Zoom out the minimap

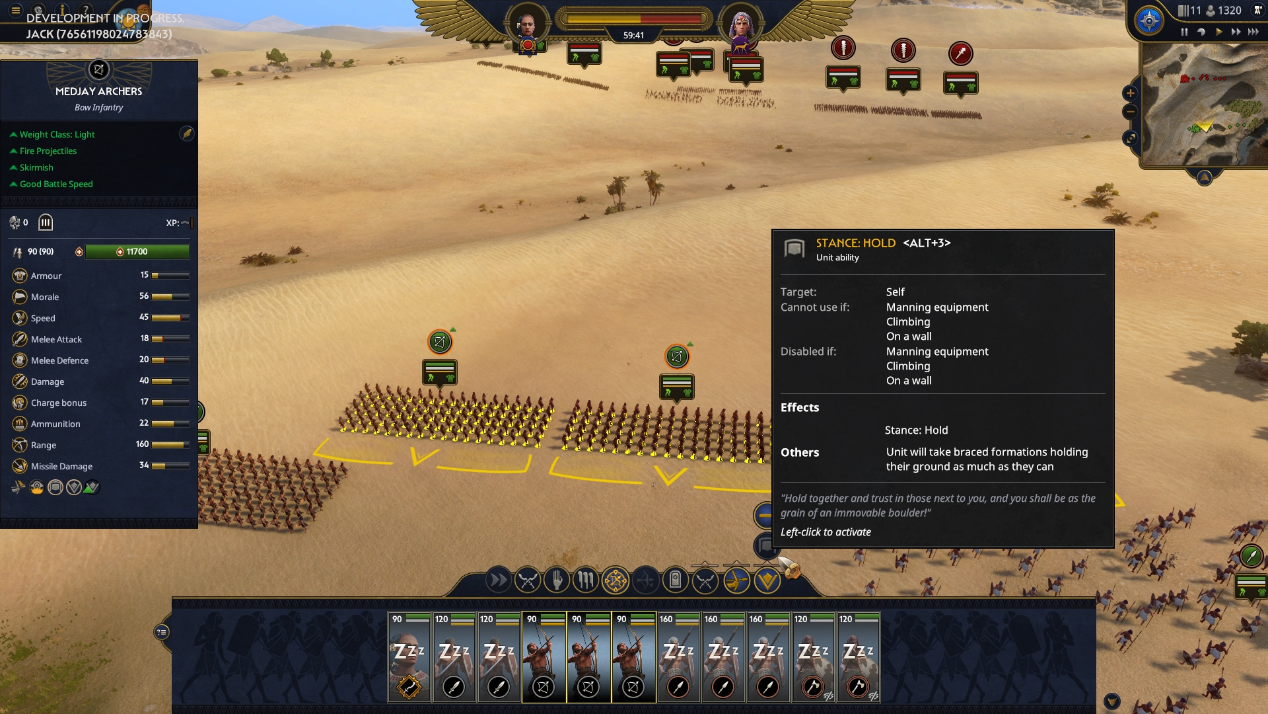point(1130,112)
